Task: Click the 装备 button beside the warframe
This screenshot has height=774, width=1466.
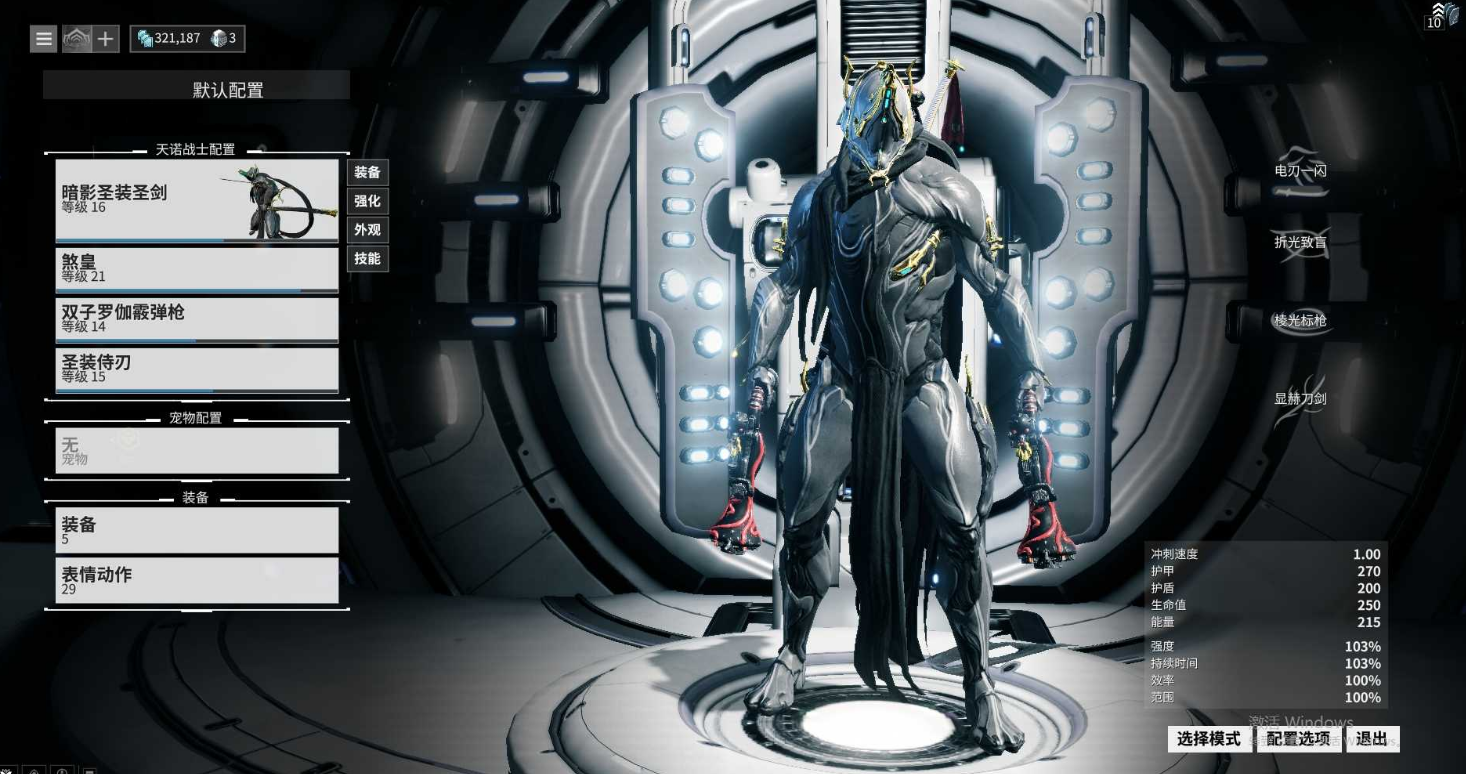Action: 367,172
